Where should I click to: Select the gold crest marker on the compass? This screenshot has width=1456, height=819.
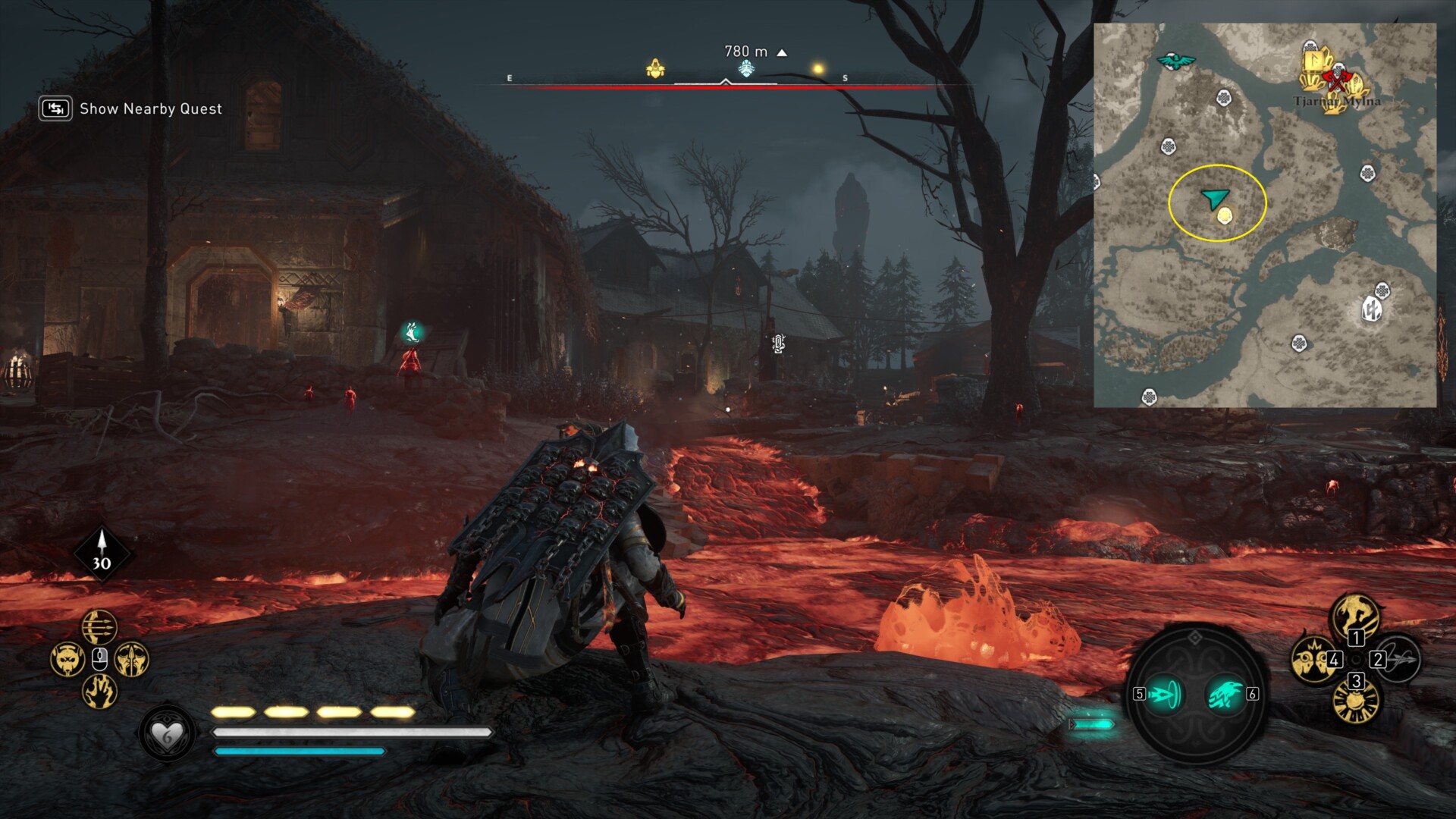pos(655,70)
